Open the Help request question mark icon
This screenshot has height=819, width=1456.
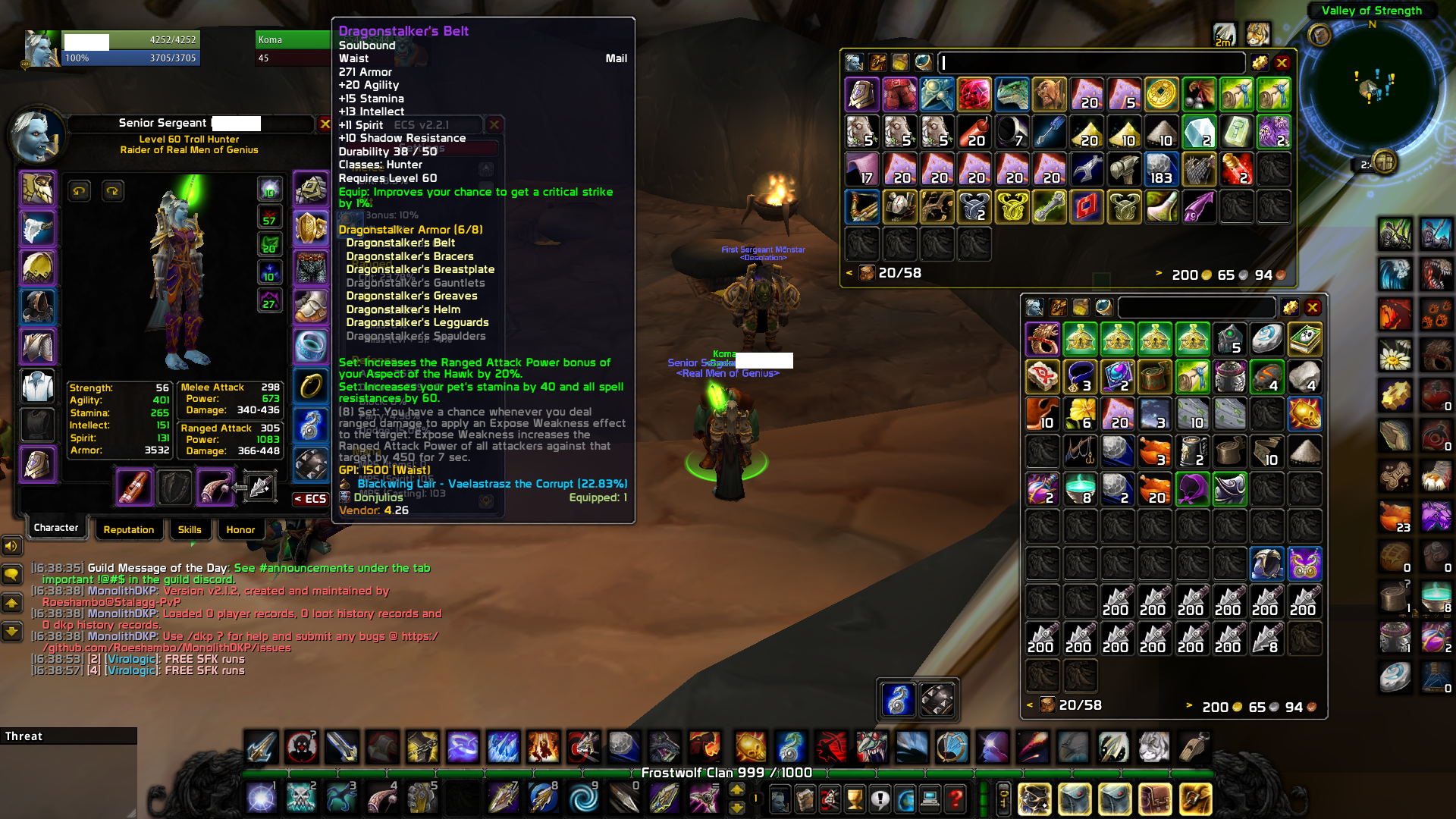954,798
